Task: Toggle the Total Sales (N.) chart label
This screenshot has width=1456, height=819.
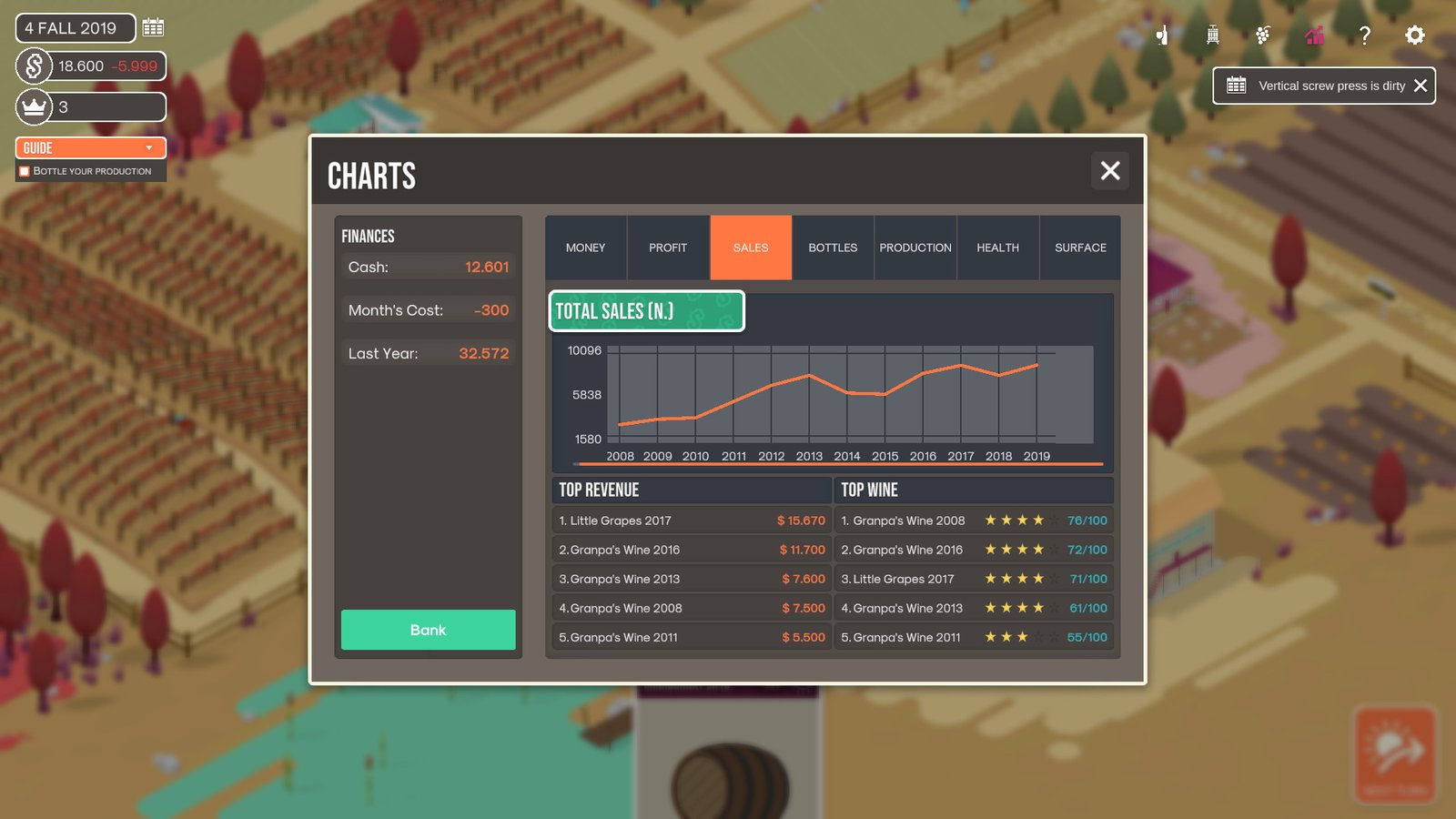Action: [x=645, y=310]
